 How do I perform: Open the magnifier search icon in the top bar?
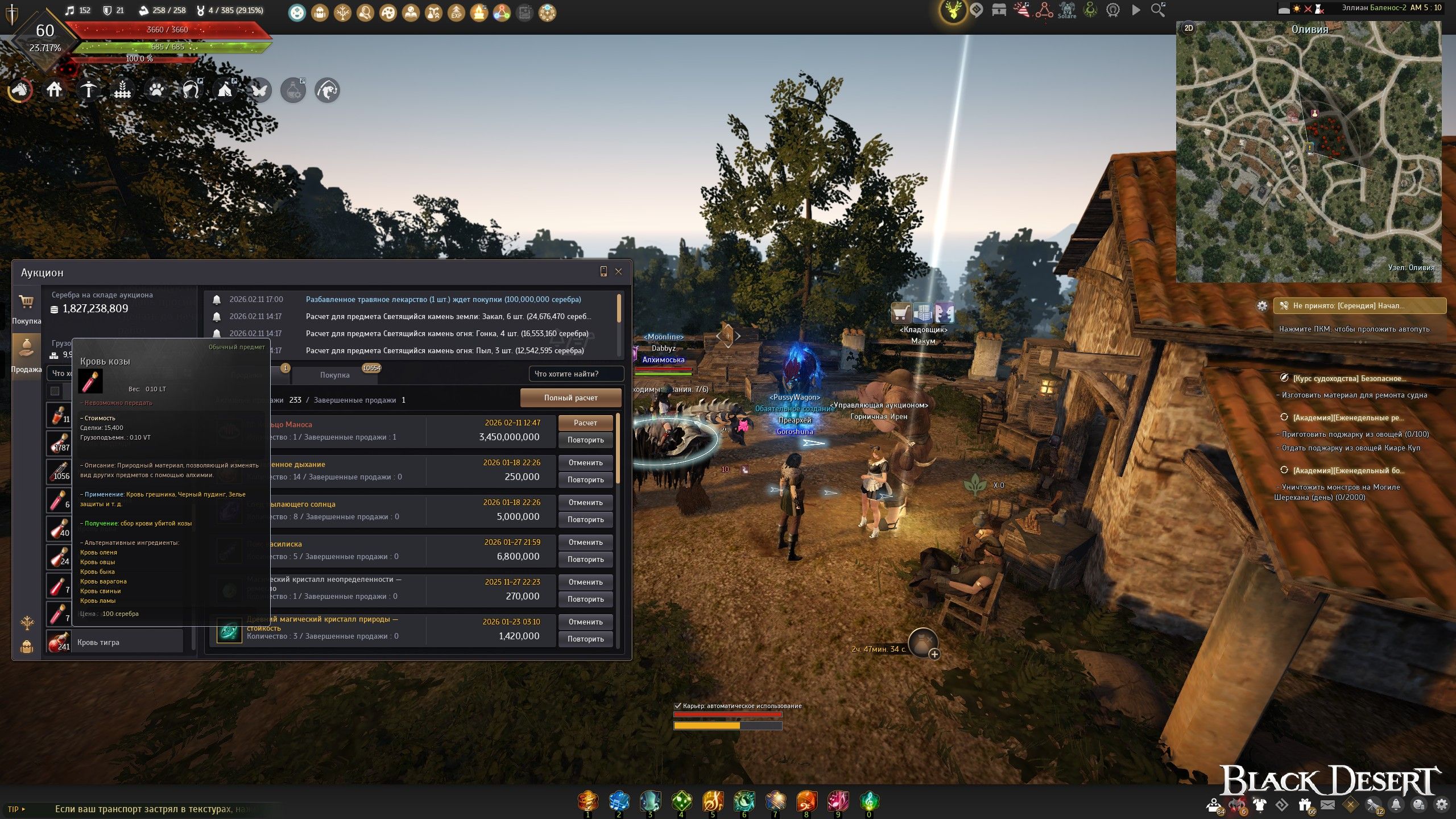[x=1158, y=10]
